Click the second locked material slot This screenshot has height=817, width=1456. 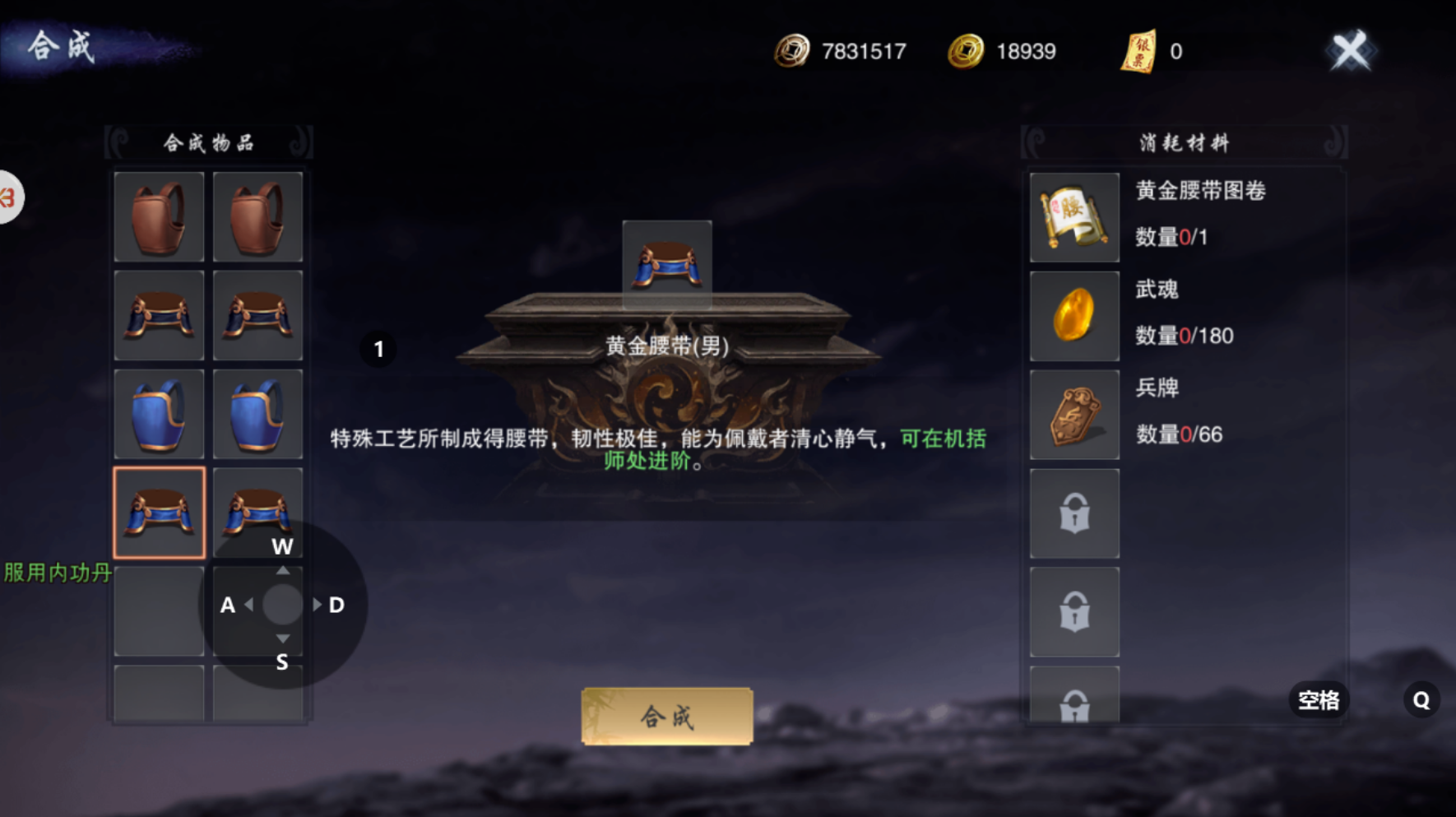1073,610
